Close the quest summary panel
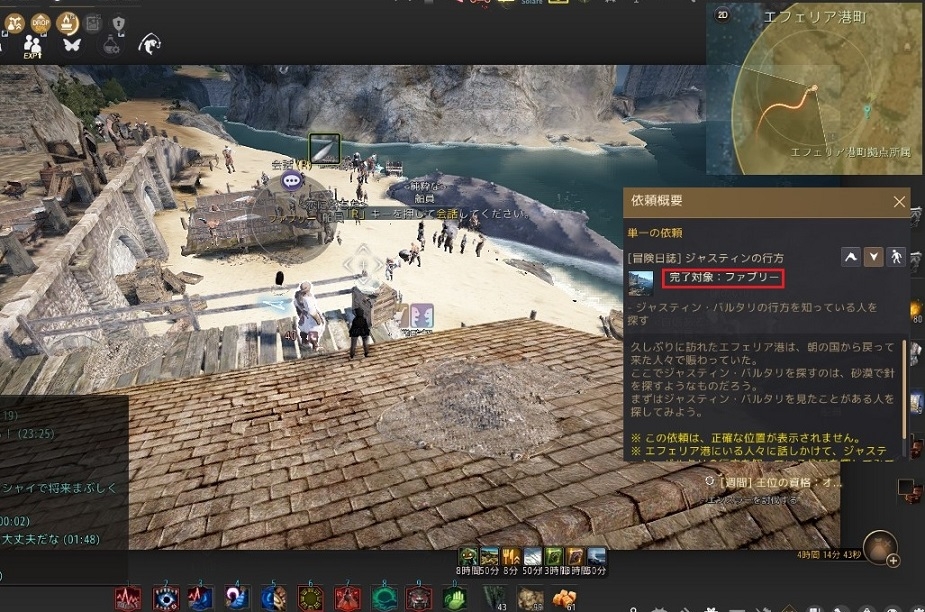925x612 pixels. point(899,202)
